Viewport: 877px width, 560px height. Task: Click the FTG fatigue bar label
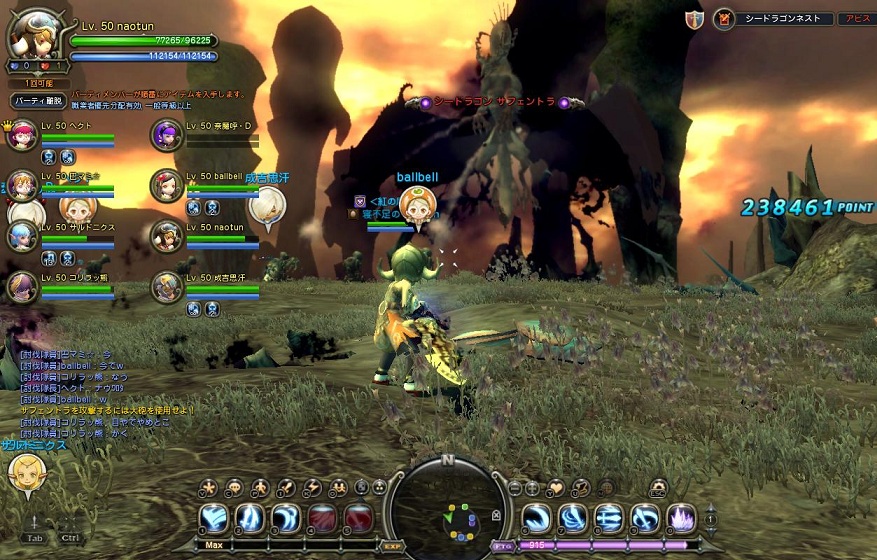pyautogui.click(x=503, y=546)
